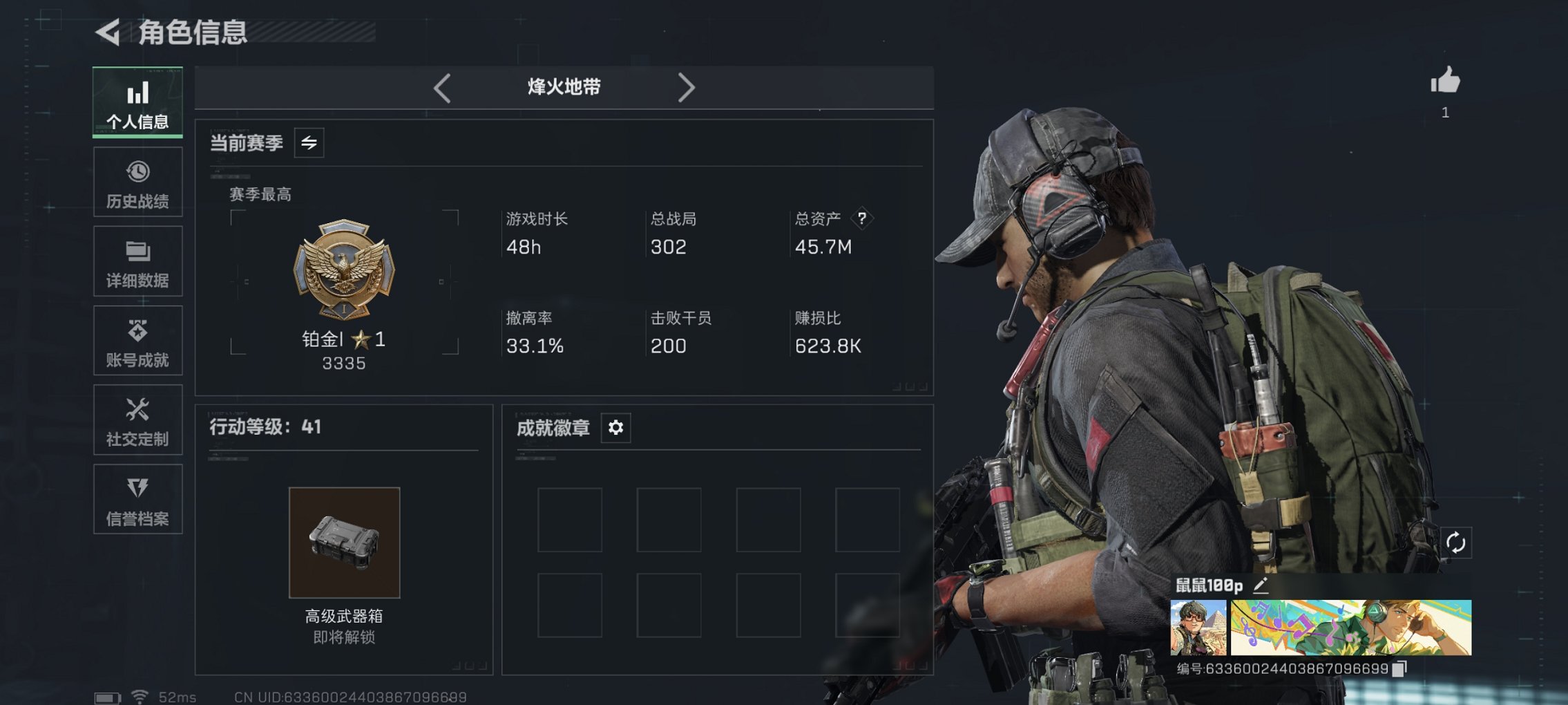The height and width of the screenshot is (705, 1568).
Task: Click the season swap icon beside 当前赛季
Action: [309, 144]
